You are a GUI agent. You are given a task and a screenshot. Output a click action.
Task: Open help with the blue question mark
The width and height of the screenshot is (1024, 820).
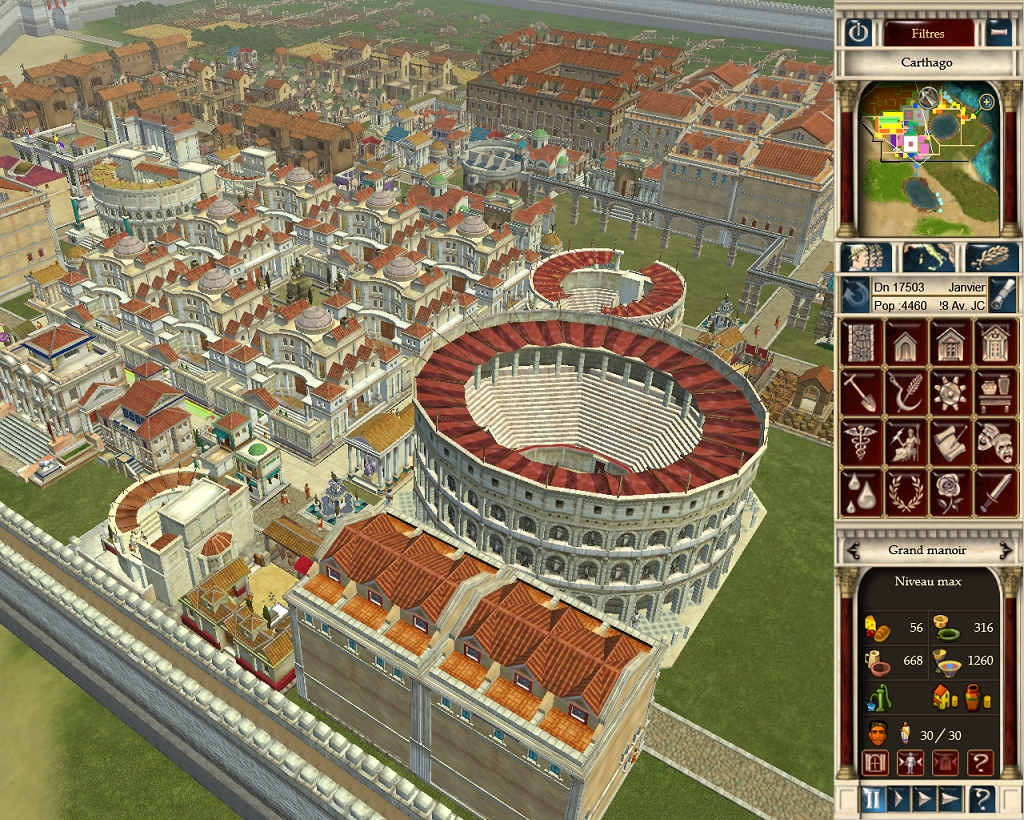[983, 799]
